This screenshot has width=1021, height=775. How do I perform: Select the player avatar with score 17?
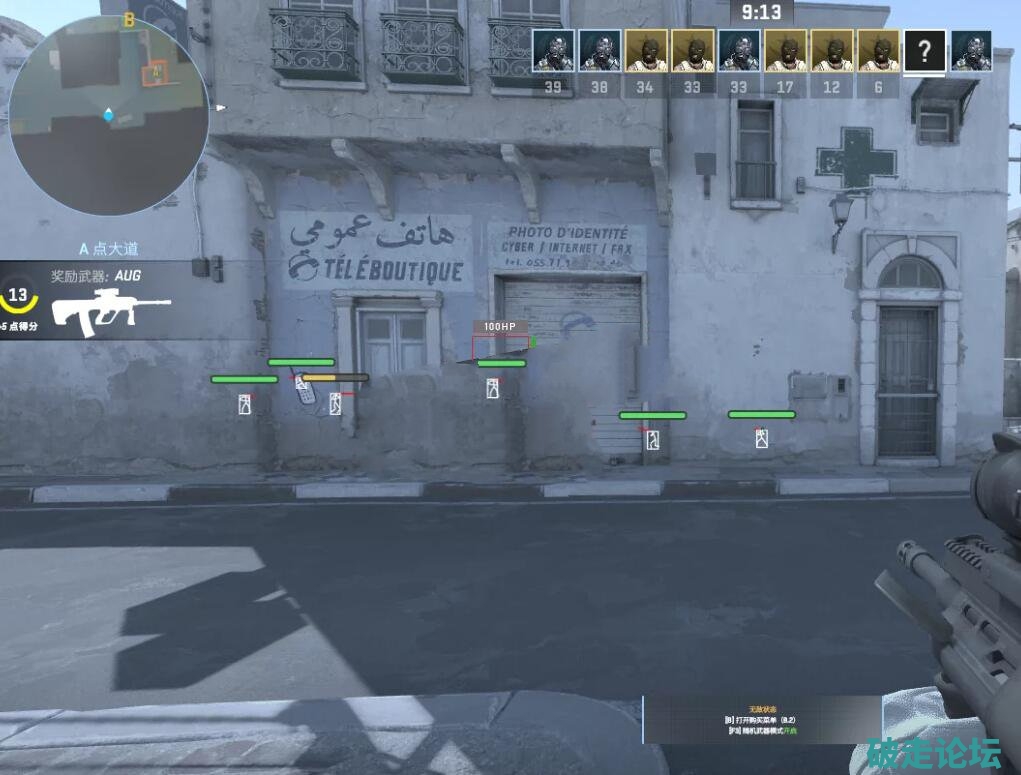click(785, 51)
